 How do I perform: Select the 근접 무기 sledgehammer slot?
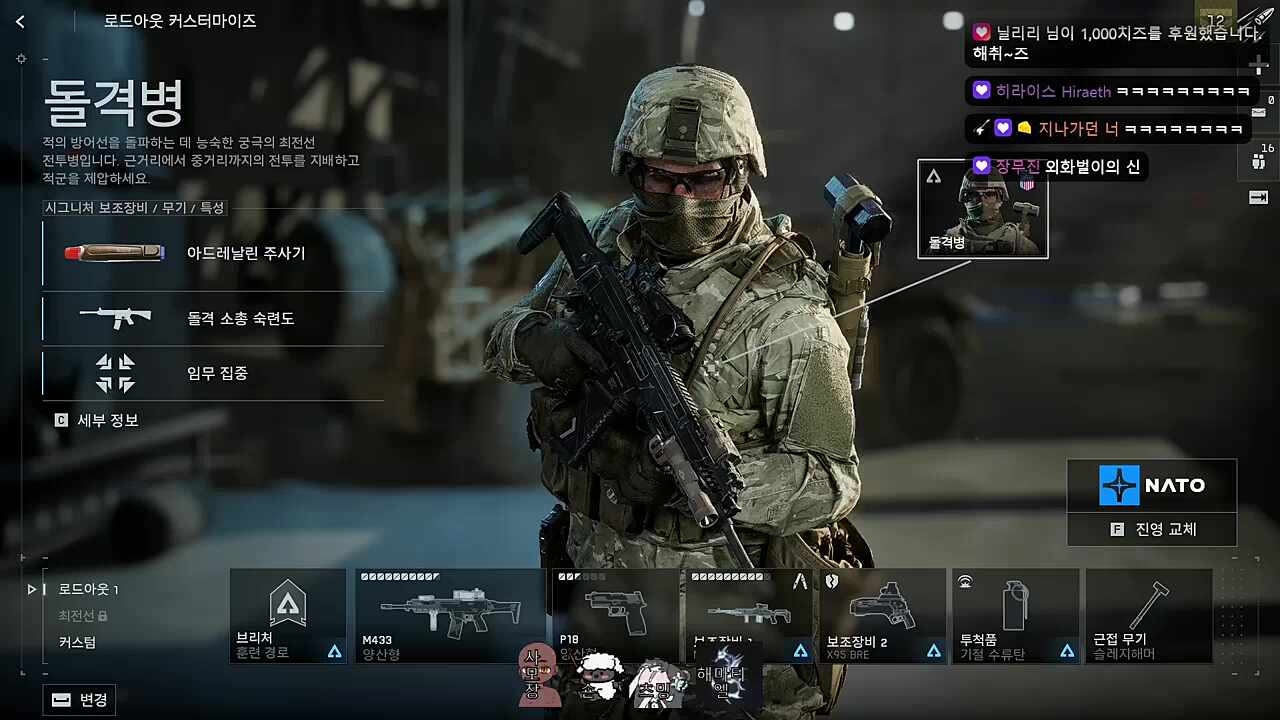coord(1148,615)
